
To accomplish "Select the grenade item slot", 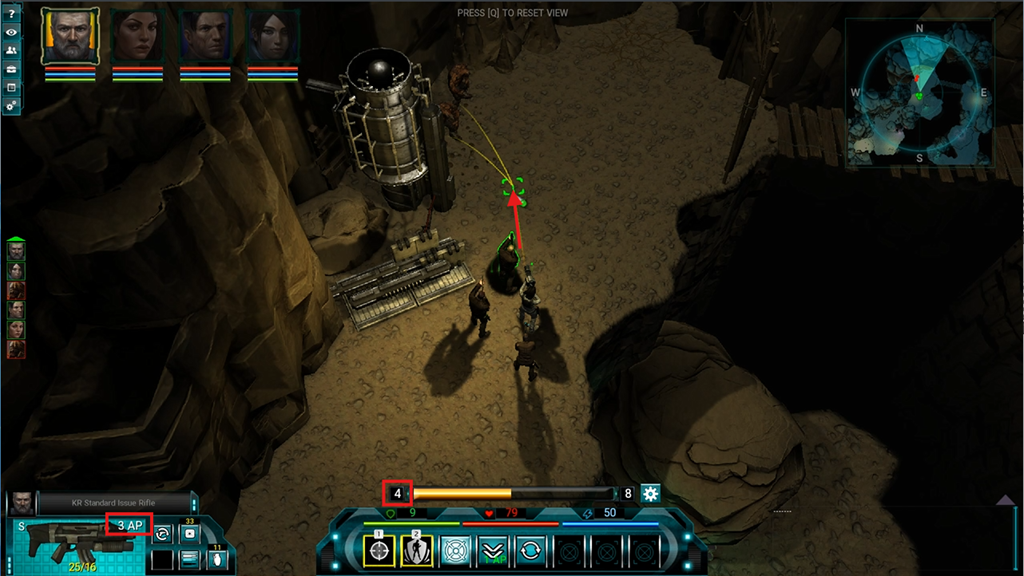I will (217, 560).
